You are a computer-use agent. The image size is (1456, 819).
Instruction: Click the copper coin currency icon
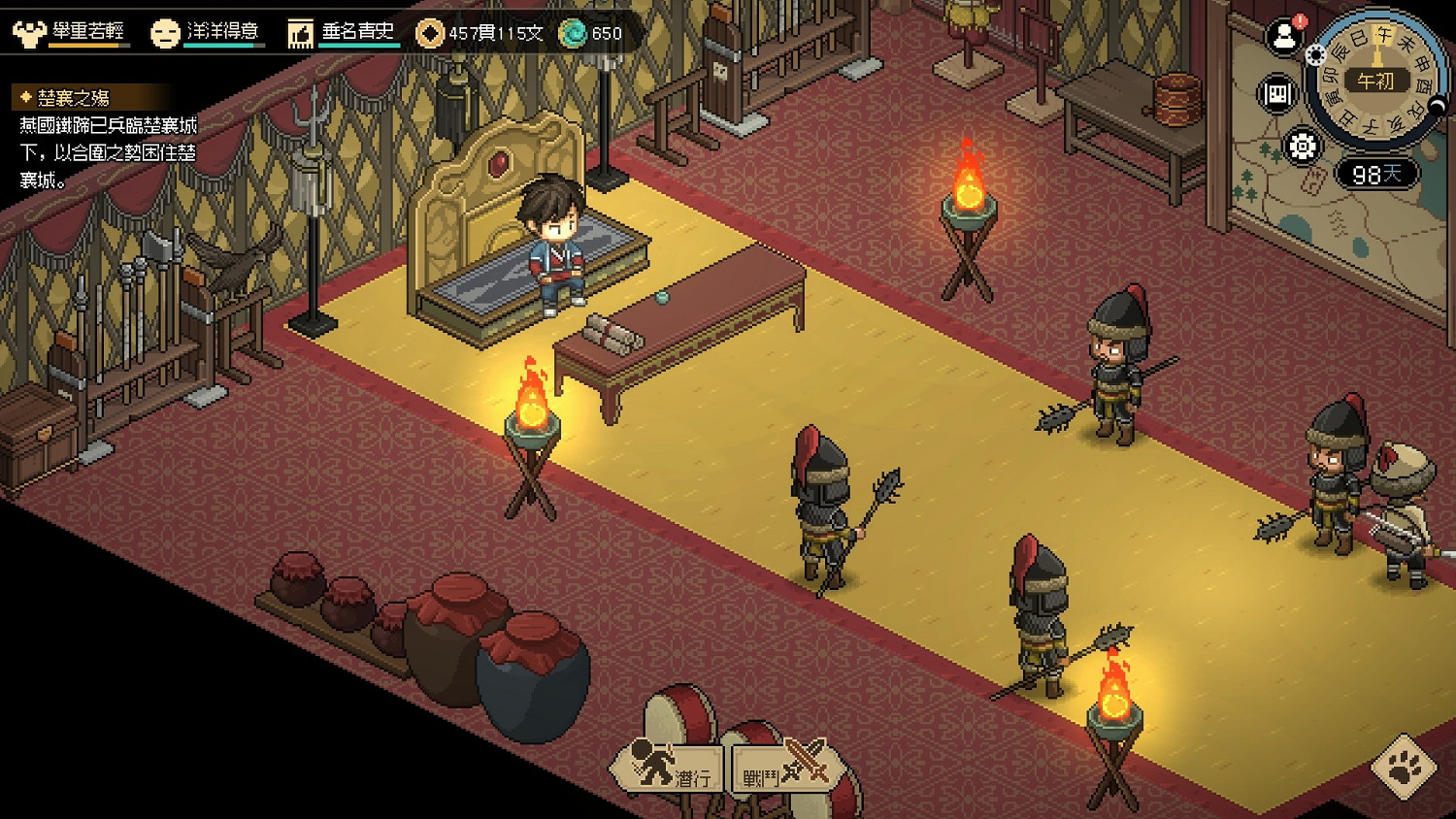[429, 33]
